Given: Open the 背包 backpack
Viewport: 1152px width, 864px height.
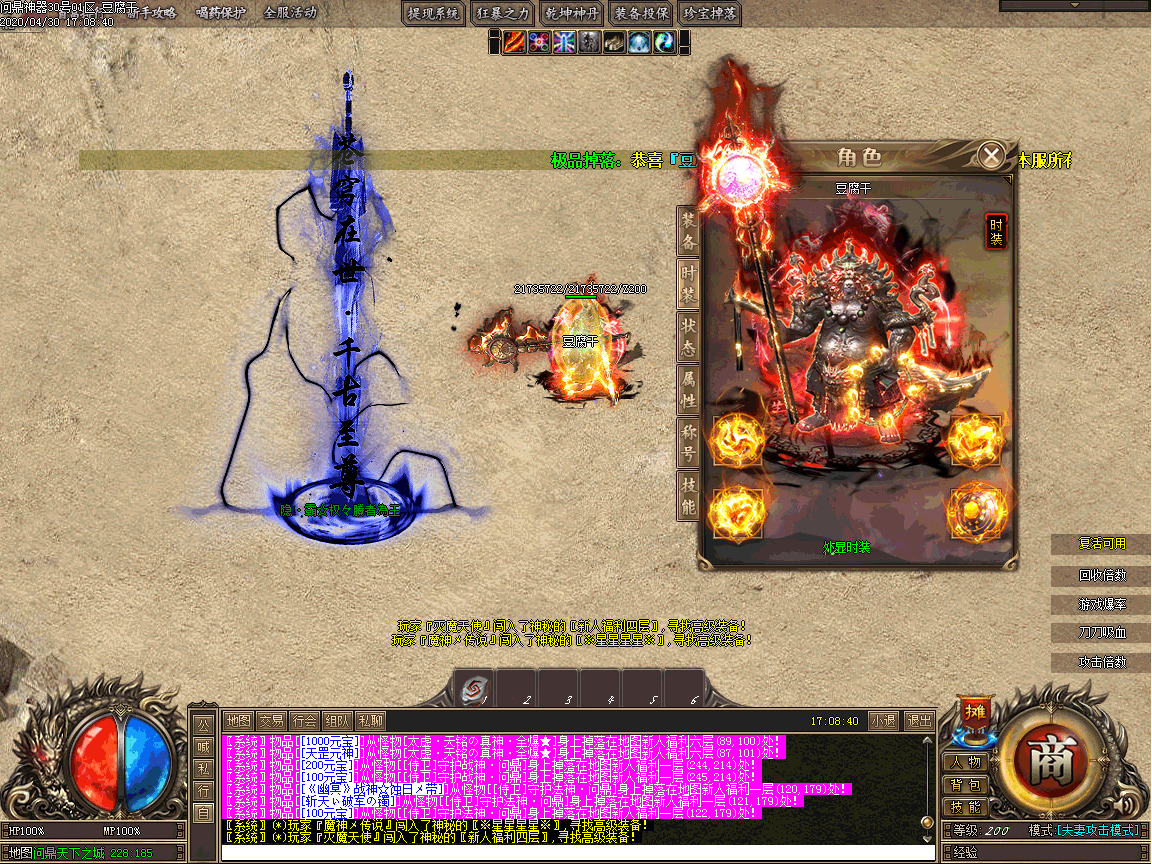Looking at the screenshot, I should pos(966,785).
